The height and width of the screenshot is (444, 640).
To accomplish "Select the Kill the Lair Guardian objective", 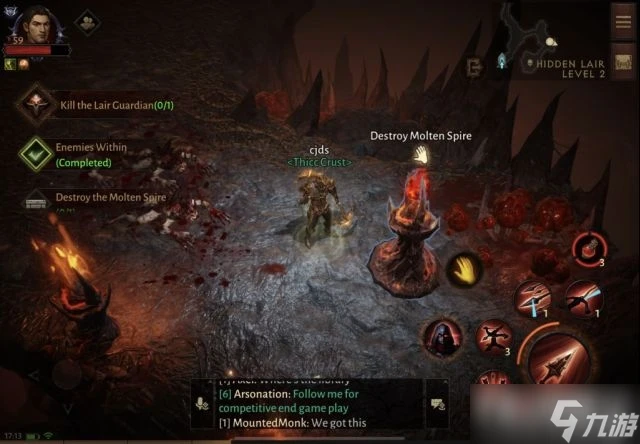I will pos(41,105).
